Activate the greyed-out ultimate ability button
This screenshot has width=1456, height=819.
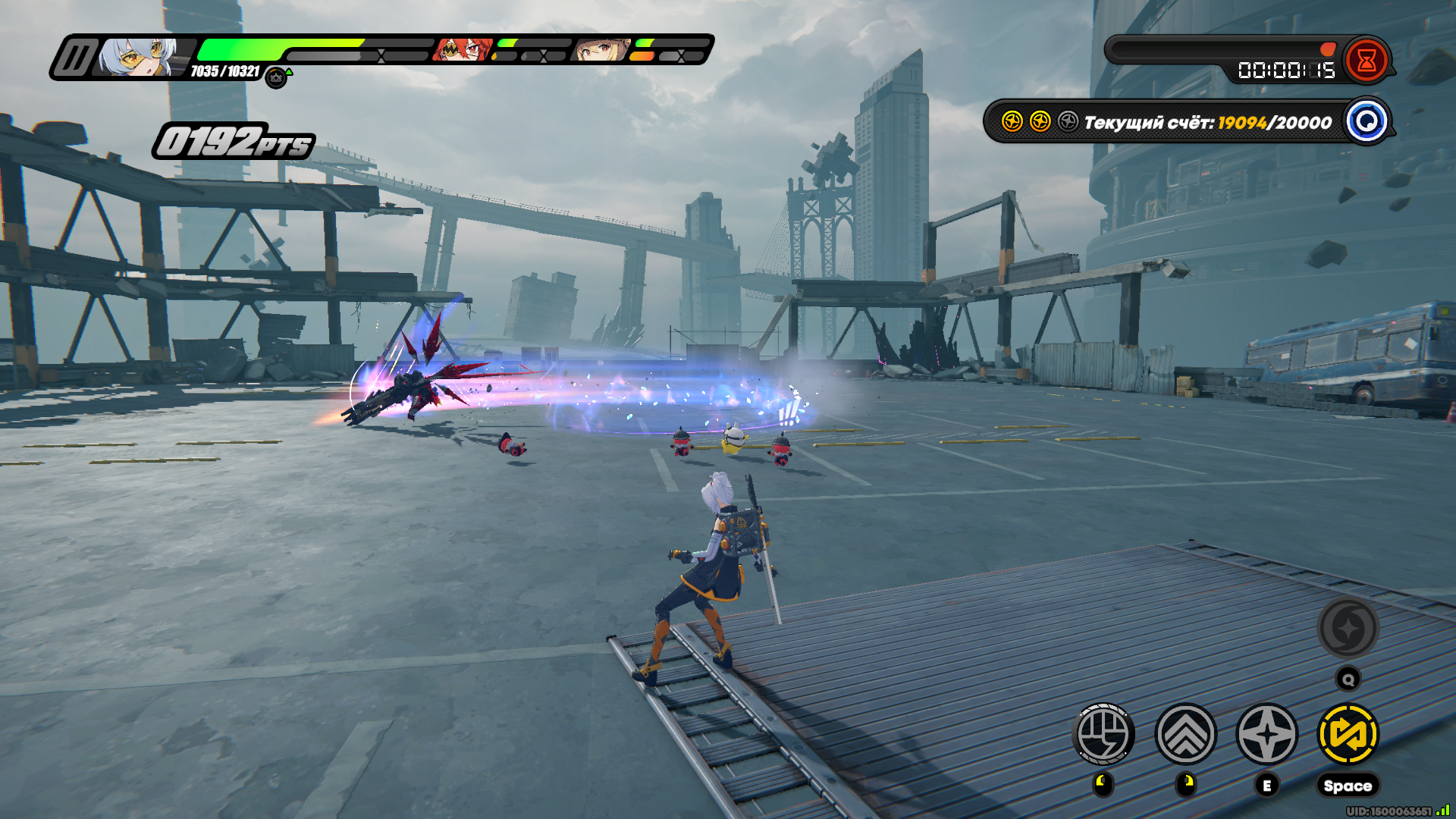[x=1348, y=628]
